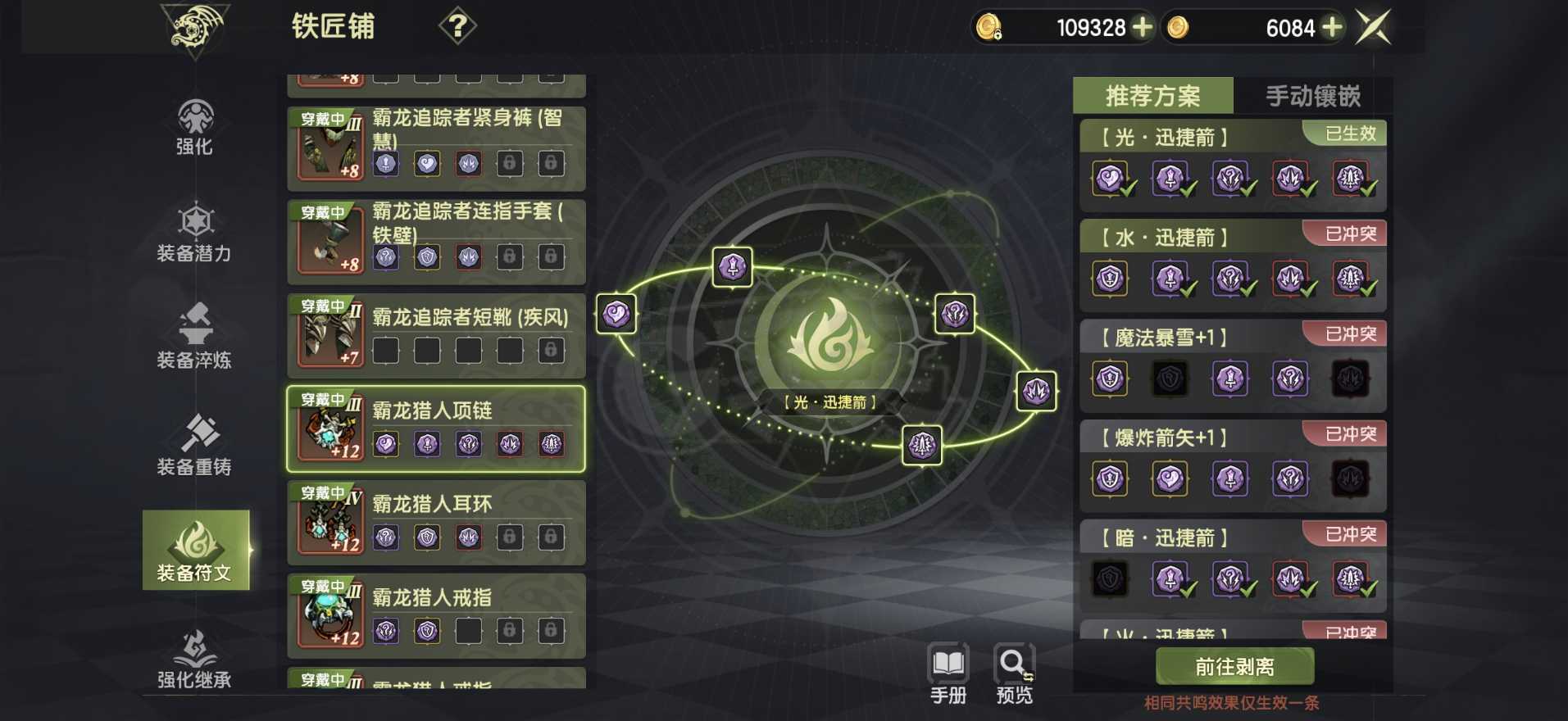Select the 推荐方案 tab
The image size is (1568, 721).
(x=1152, y=97)
